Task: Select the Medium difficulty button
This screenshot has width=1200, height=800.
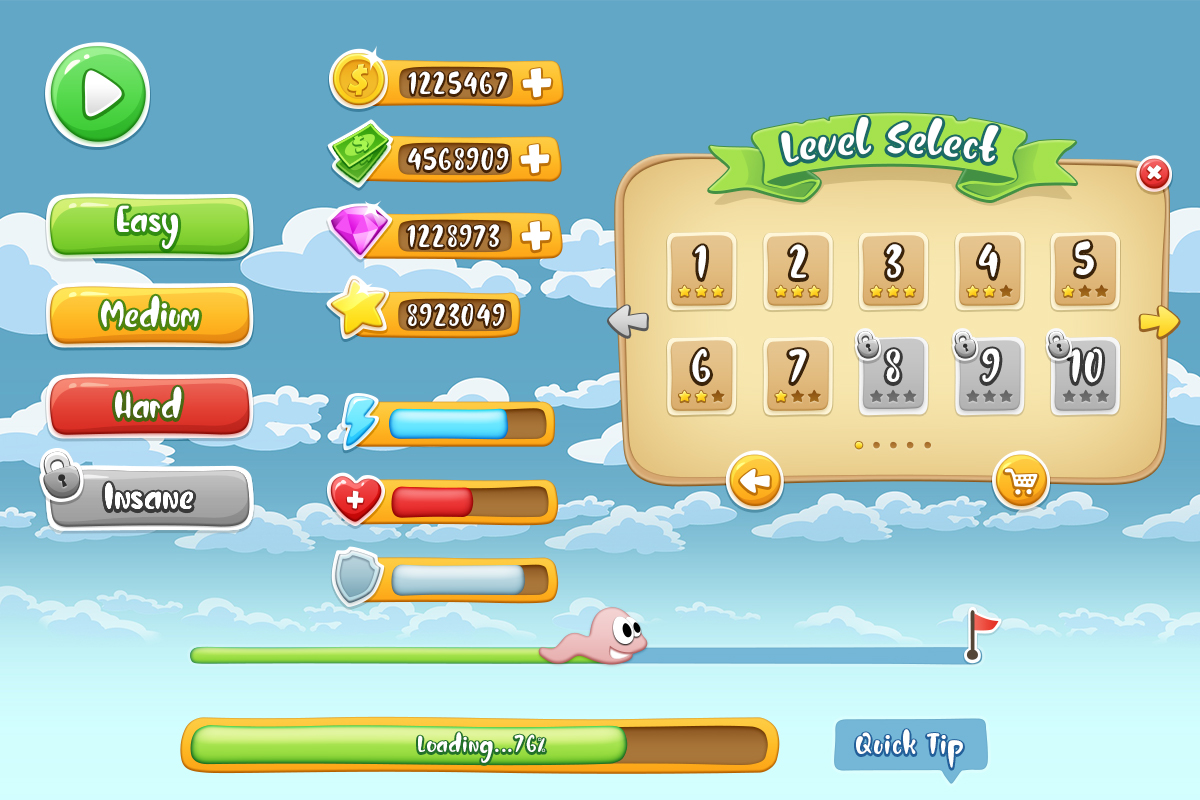Action: pos(150,316)
